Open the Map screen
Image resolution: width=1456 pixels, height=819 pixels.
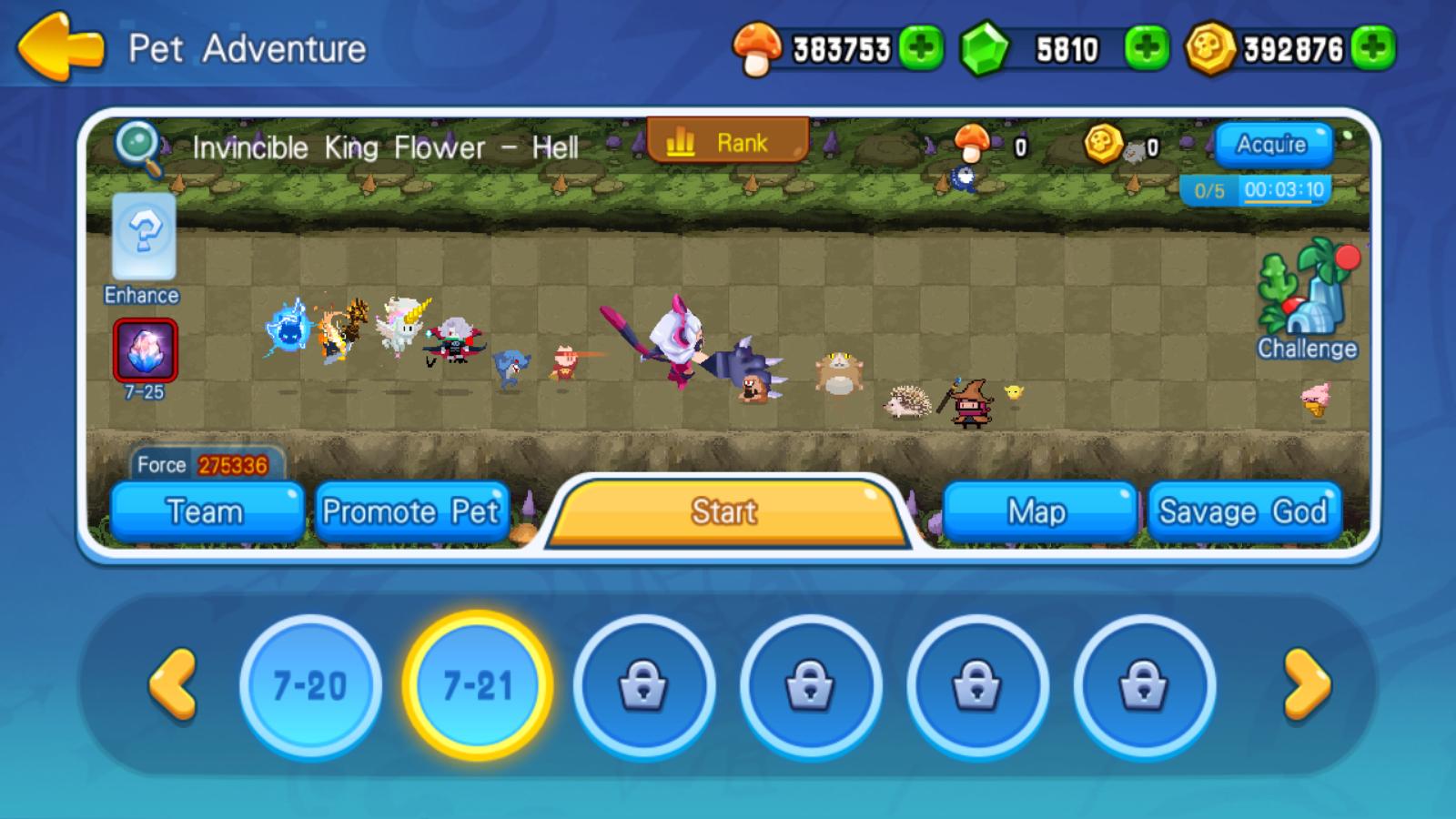tap(1037, 511)
